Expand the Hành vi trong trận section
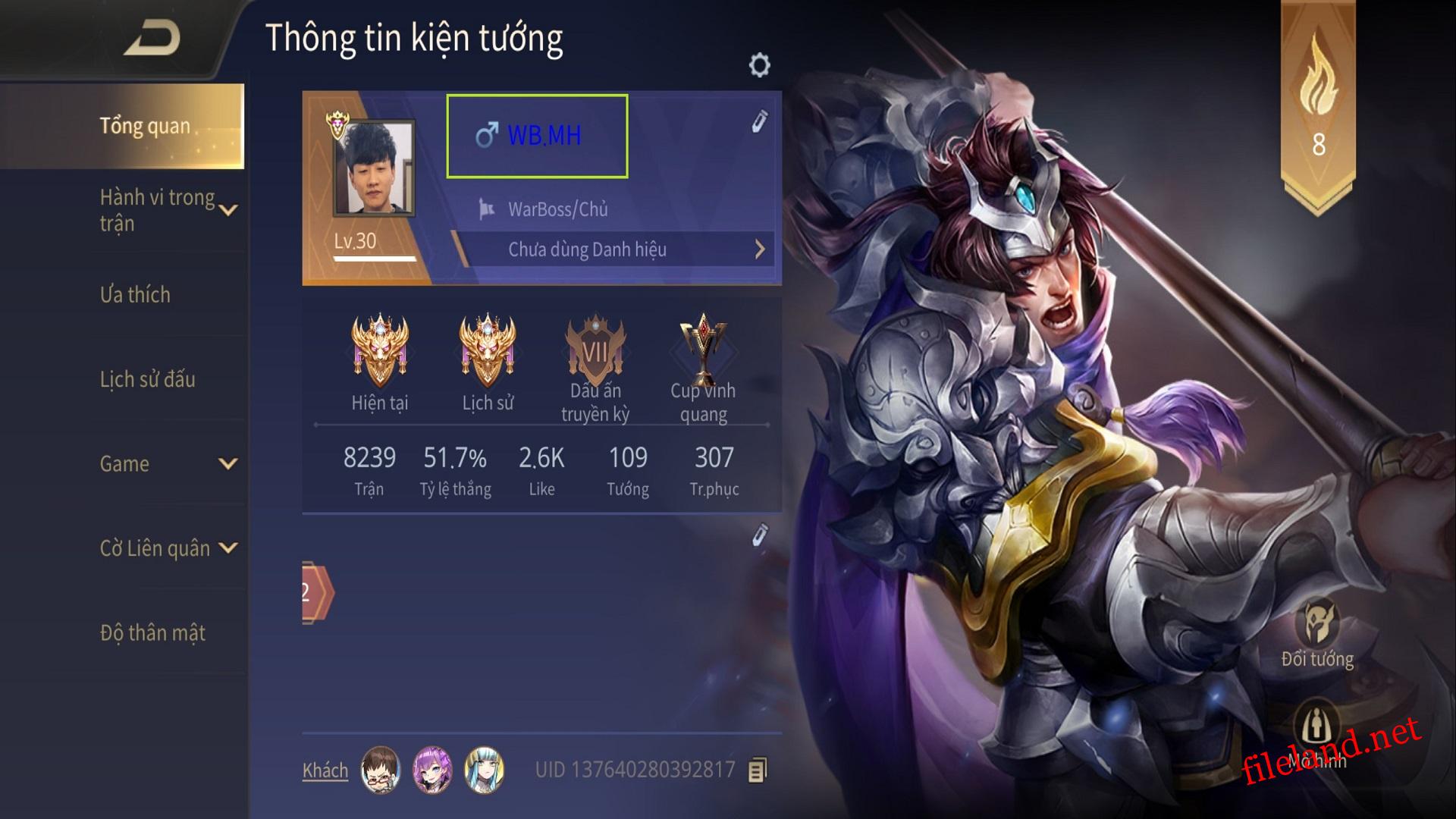Screen dimensions: 1456x819 228,210
